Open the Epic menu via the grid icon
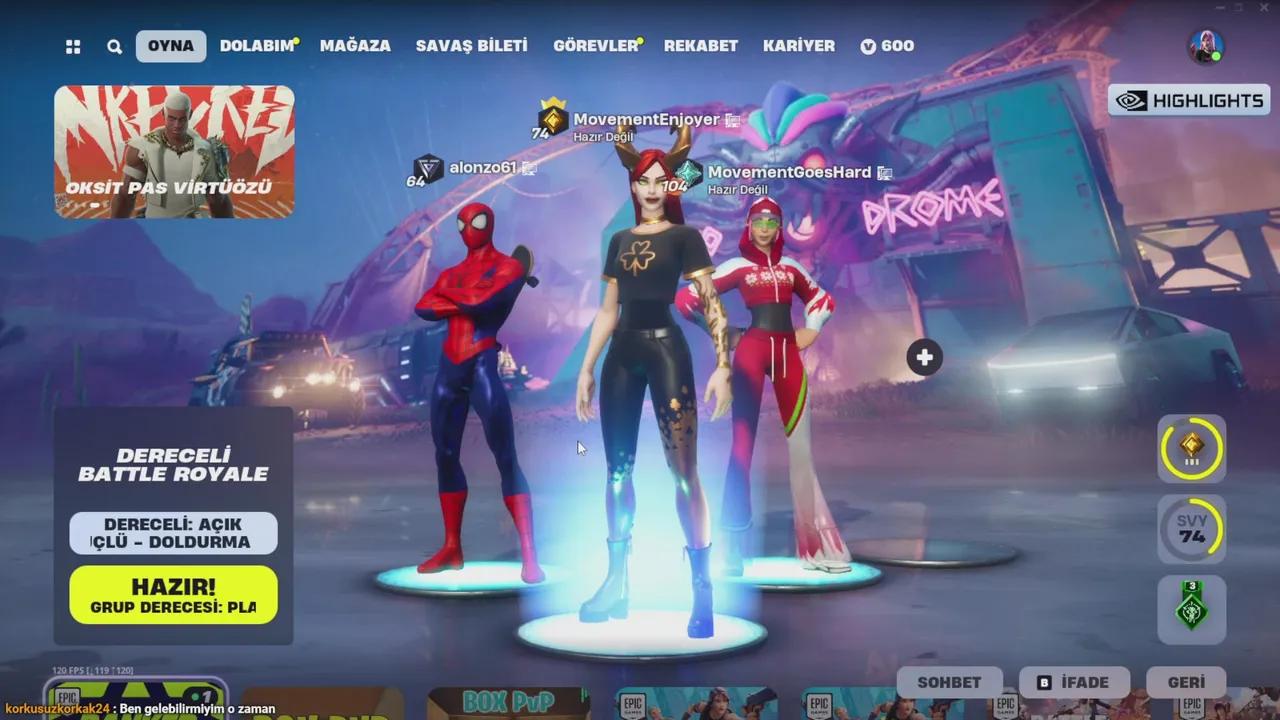1280x720 pixels. 72,46
